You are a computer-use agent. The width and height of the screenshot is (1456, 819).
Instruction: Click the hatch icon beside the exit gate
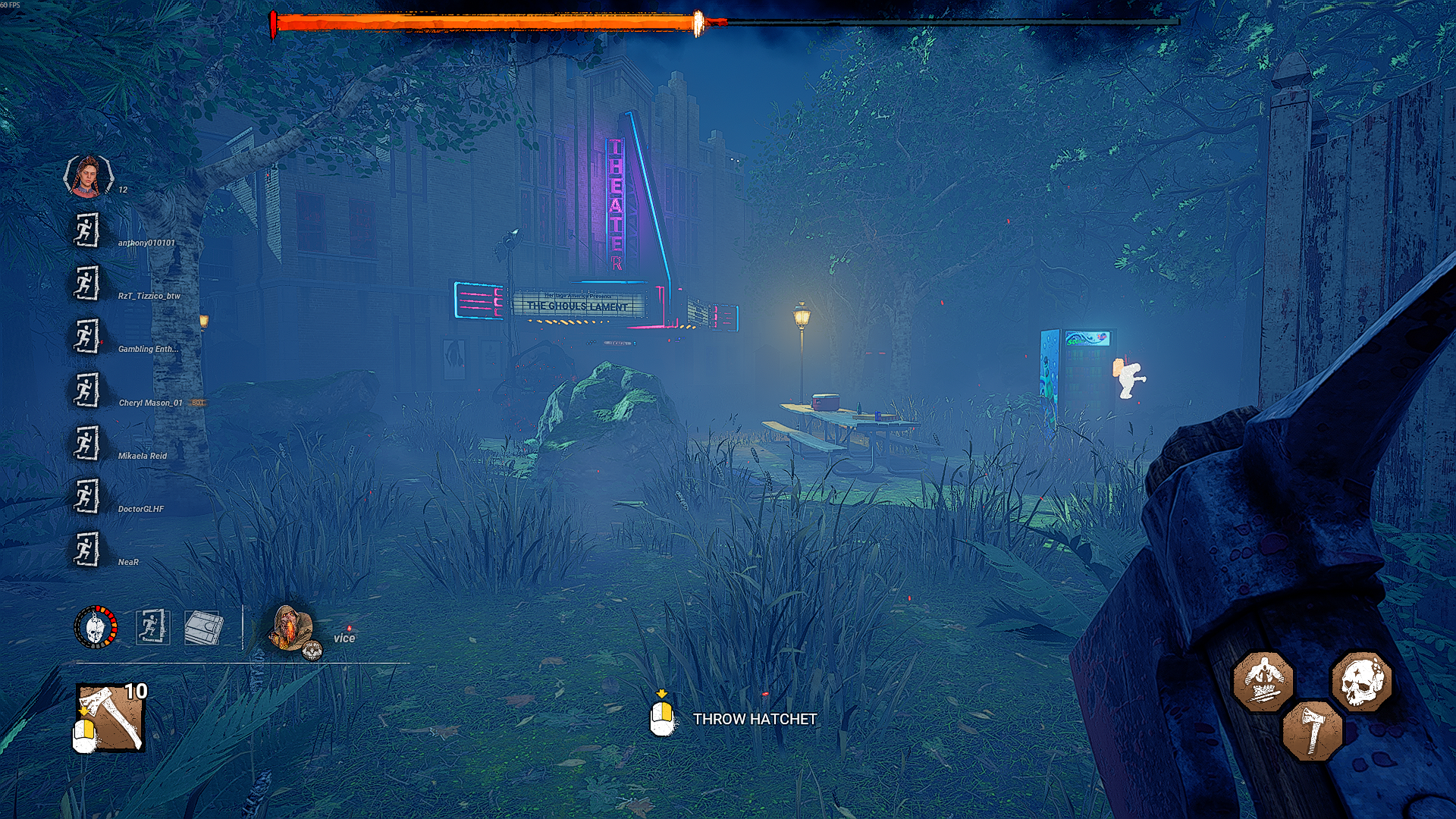click(x=203, y=627)
